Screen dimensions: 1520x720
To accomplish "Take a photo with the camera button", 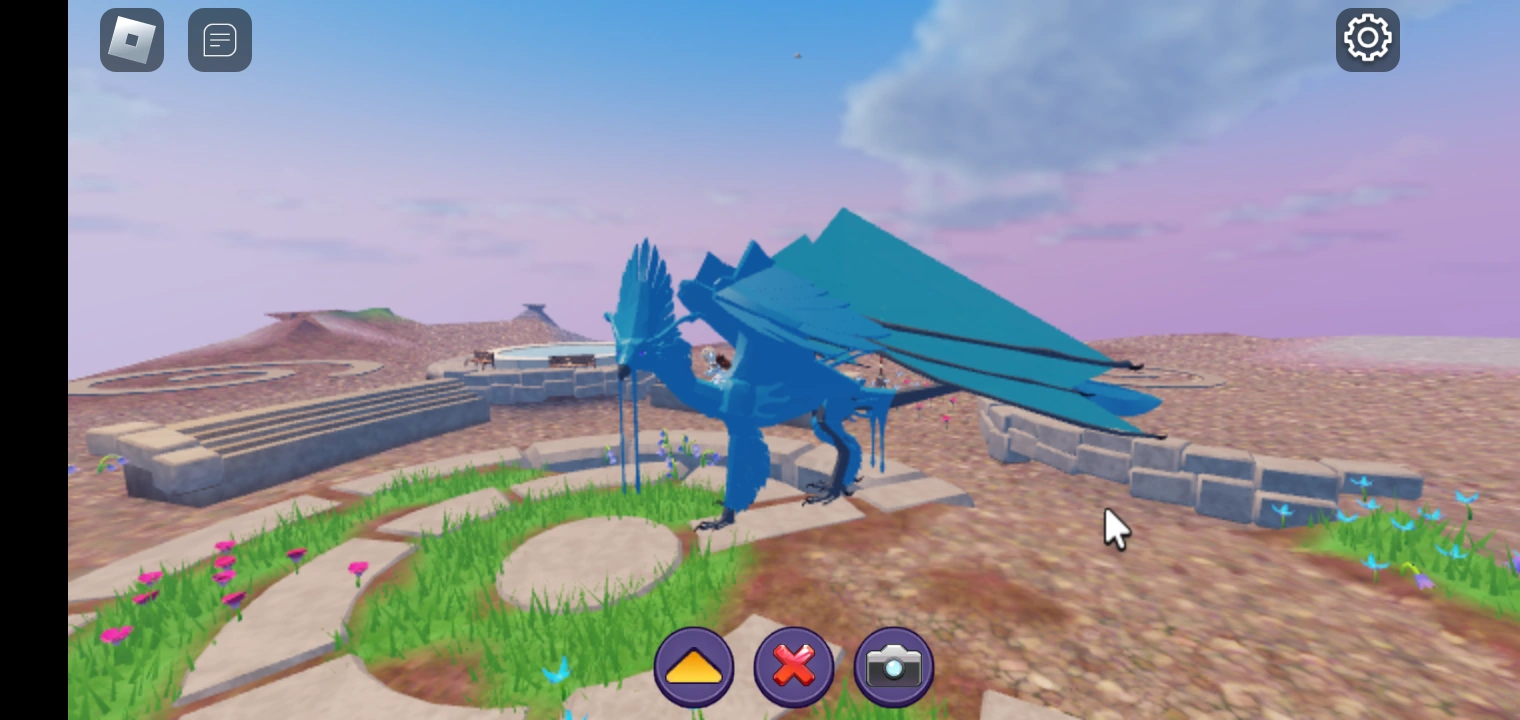I will tap(893, 666).
